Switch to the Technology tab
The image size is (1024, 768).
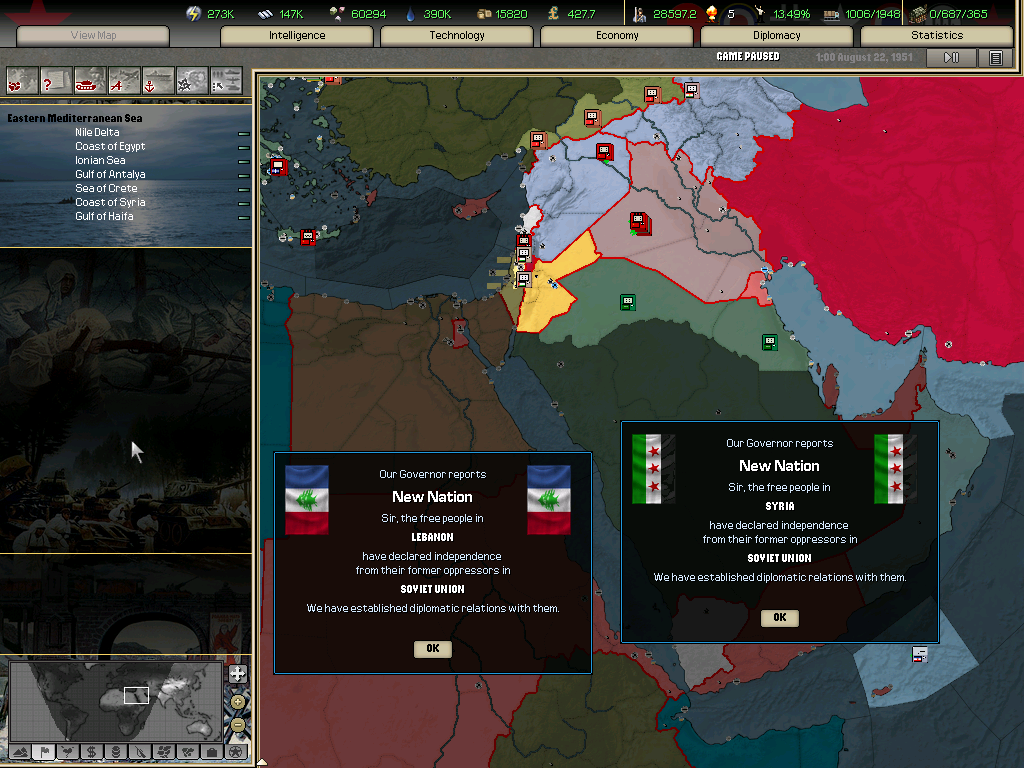[457, 36]
